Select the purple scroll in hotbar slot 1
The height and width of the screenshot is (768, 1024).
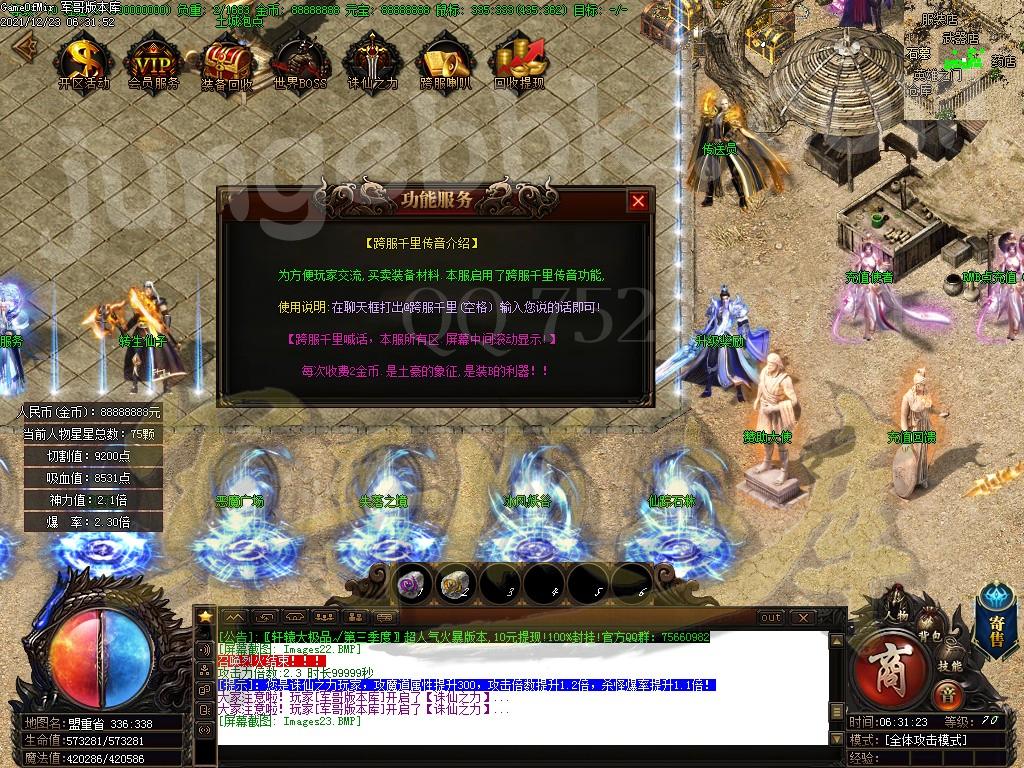point(412,584)
